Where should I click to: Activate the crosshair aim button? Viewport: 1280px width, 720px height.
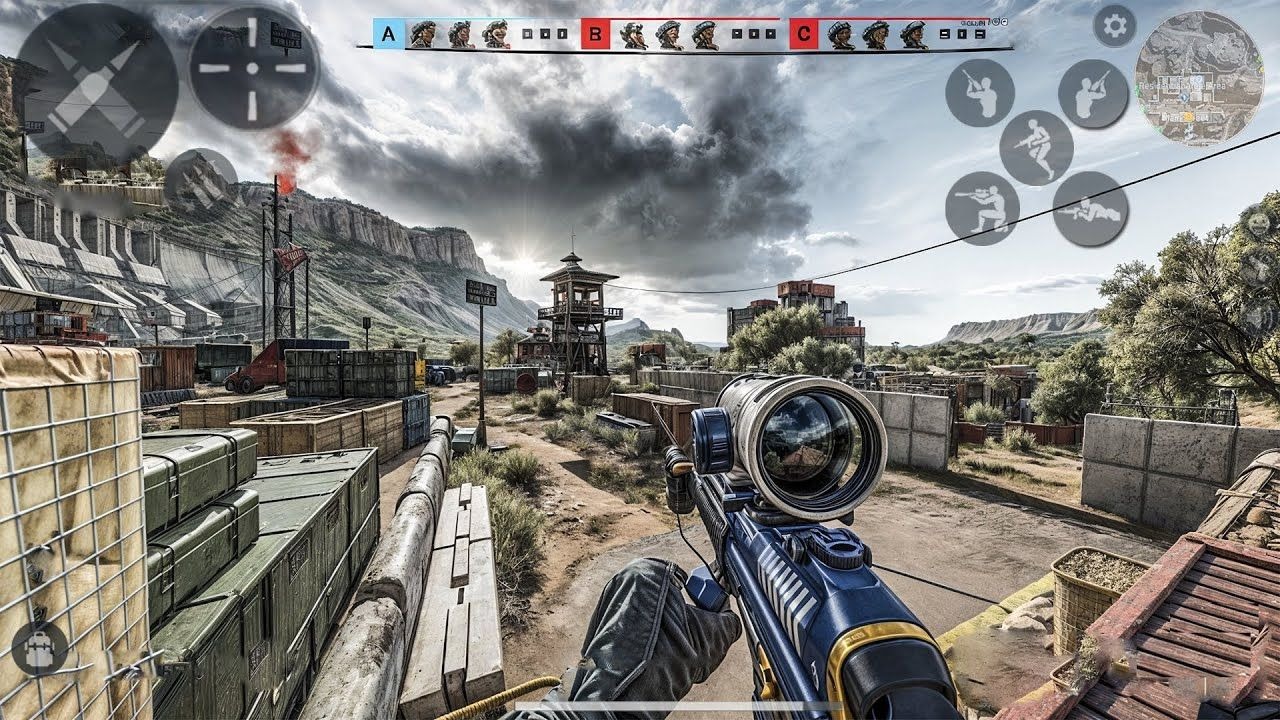coord(253,68)
